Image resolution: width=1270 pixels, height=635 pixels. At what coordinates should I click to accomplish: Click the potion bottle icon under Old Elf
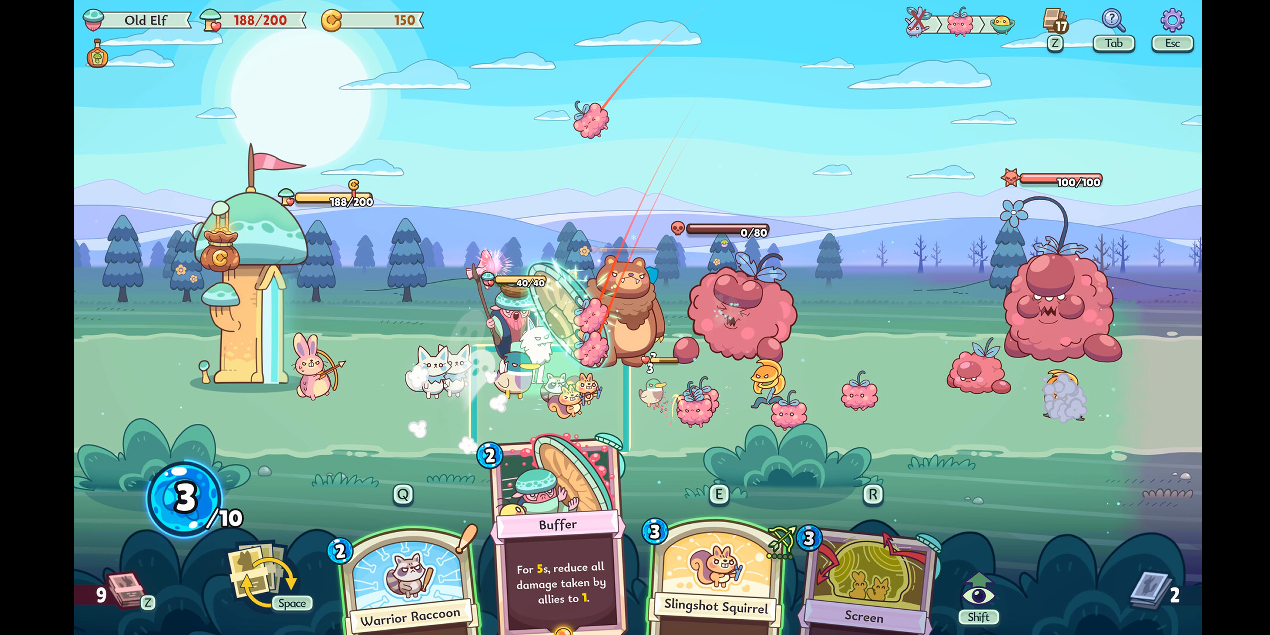(x=97, y=54)
